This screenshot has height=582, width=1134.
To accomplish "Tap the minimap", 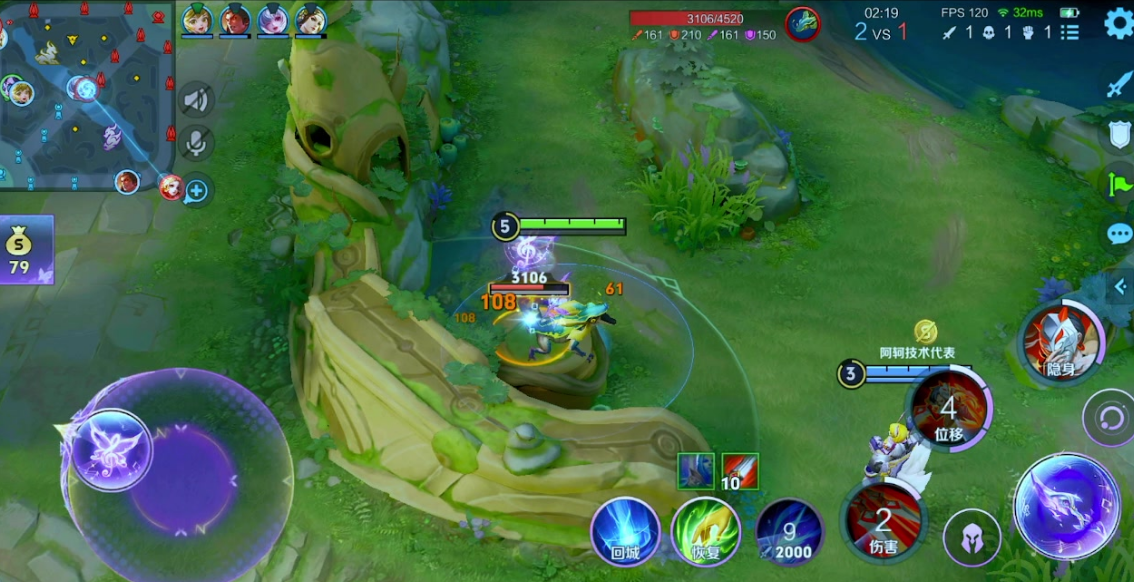I will point(88,95).
